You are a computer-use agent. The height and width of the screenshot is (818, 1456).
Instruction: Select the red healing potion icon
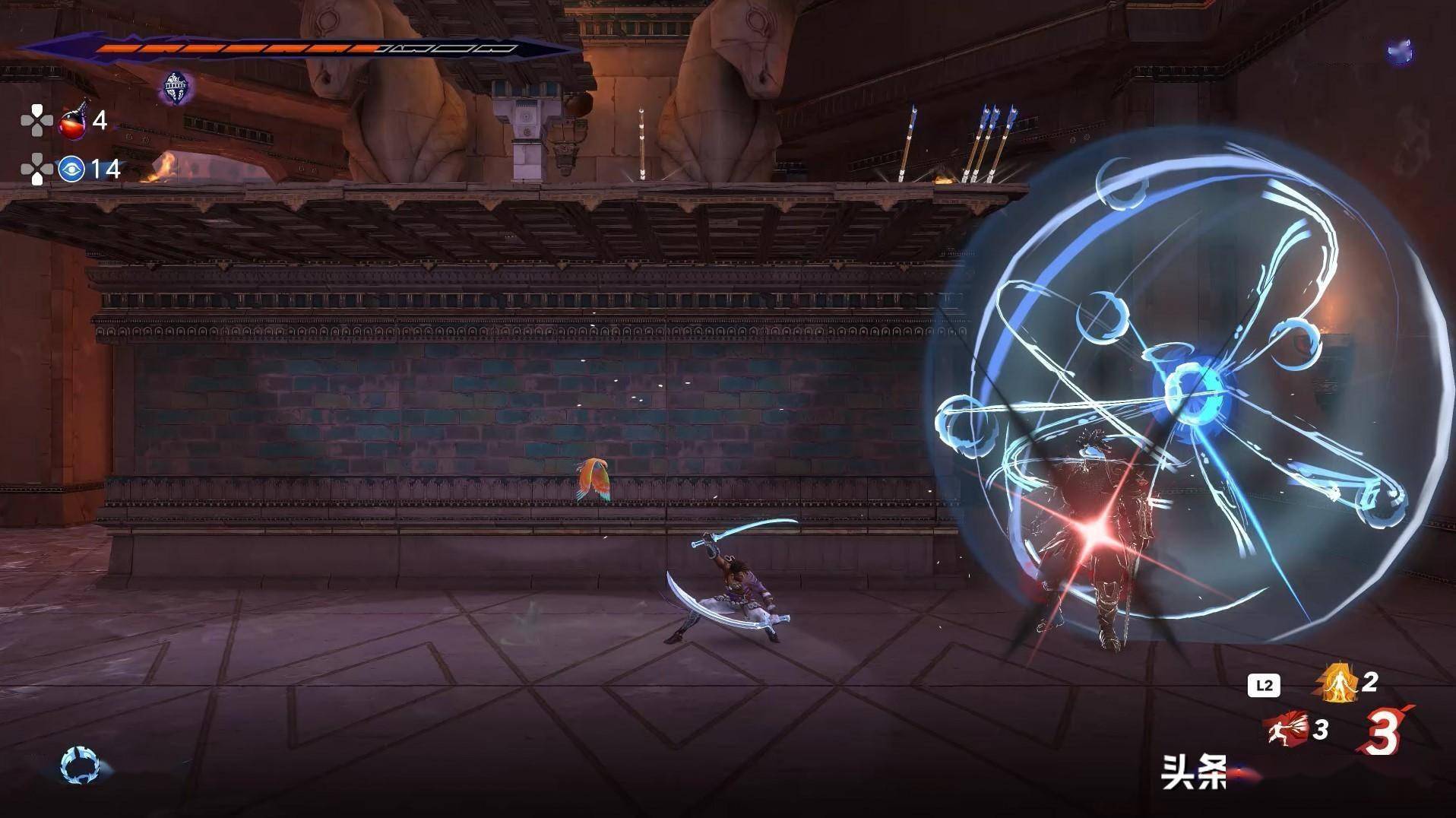(x=74, y=120)
